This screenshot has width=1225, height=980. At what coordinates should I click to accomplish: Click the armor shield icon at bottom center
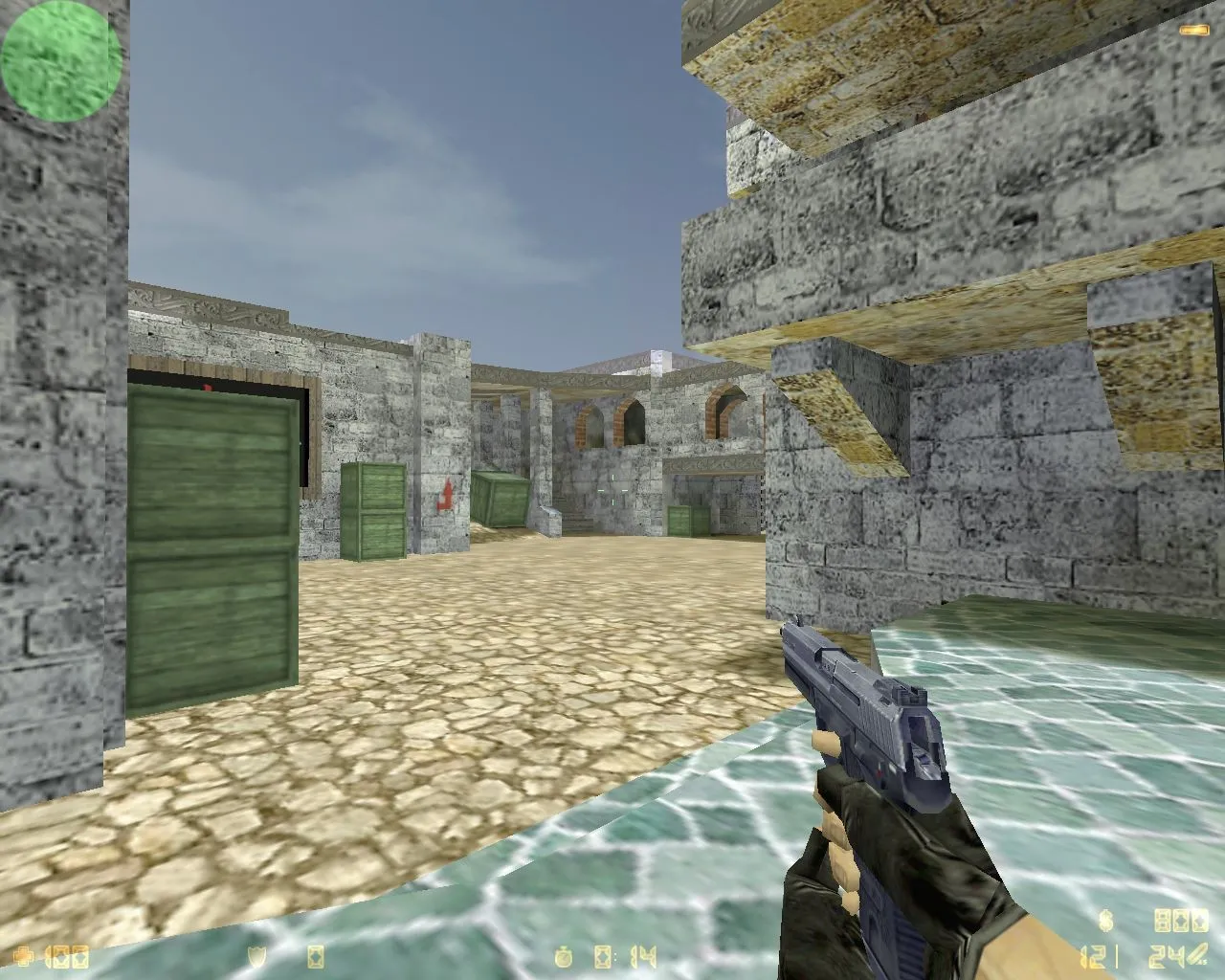(256, 953)
